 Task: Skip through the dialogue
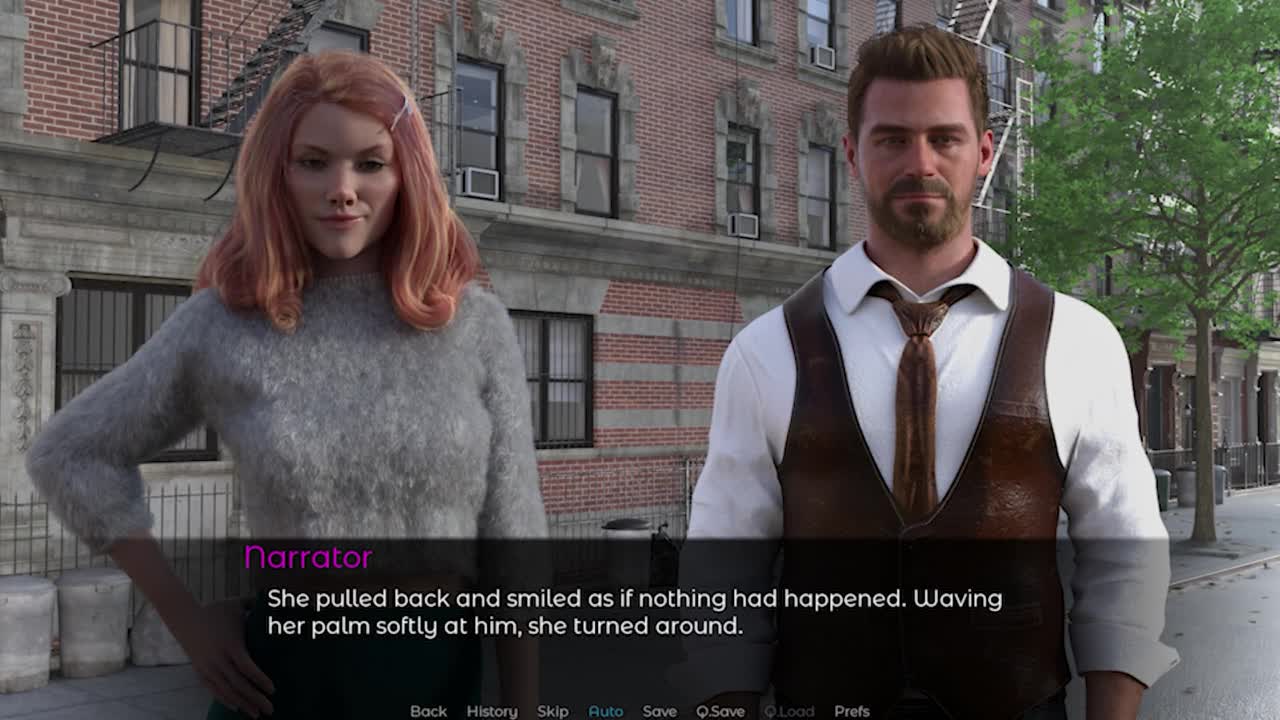pos(553,711)
